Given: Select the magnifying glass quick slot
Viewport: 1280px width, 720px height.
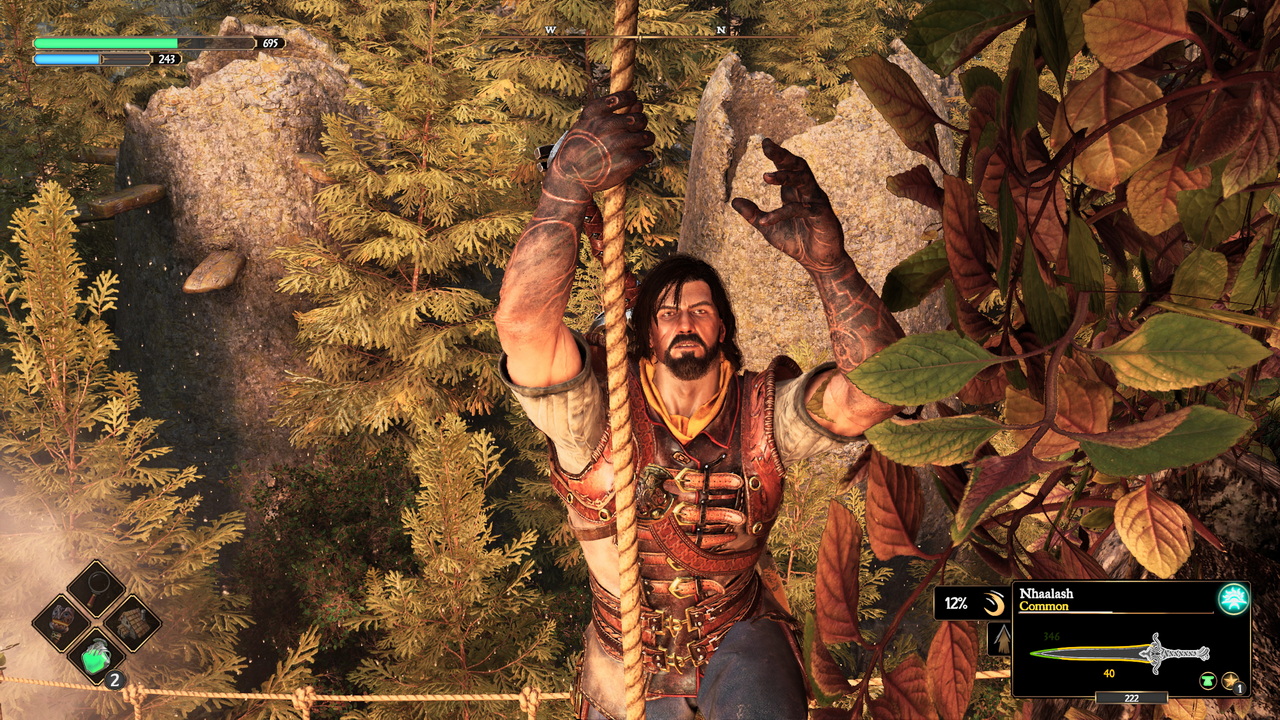Looking at the screenshot, I should 96,589.
